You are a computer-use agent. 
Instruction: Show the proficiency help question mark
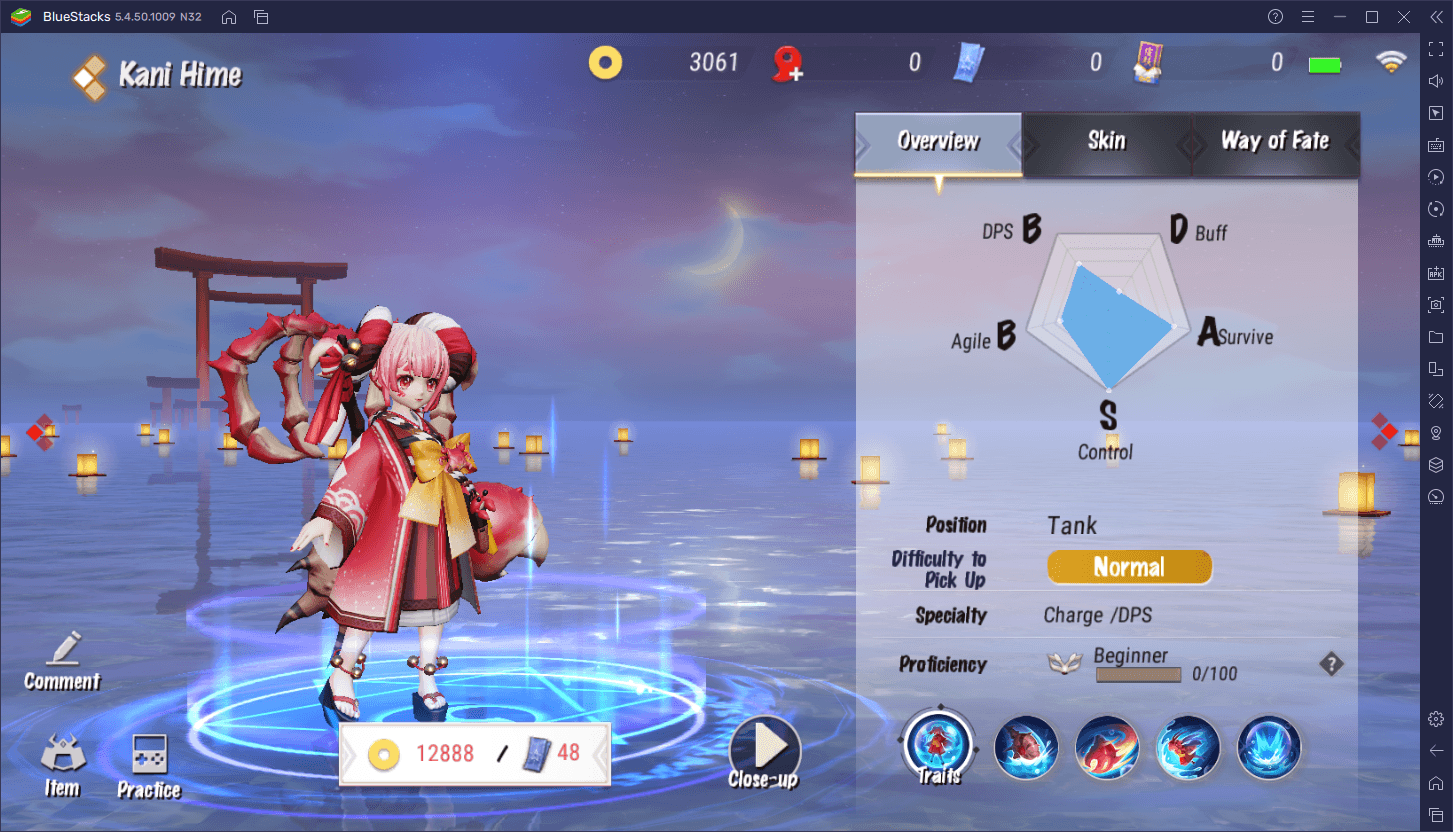pos(1330,664)
